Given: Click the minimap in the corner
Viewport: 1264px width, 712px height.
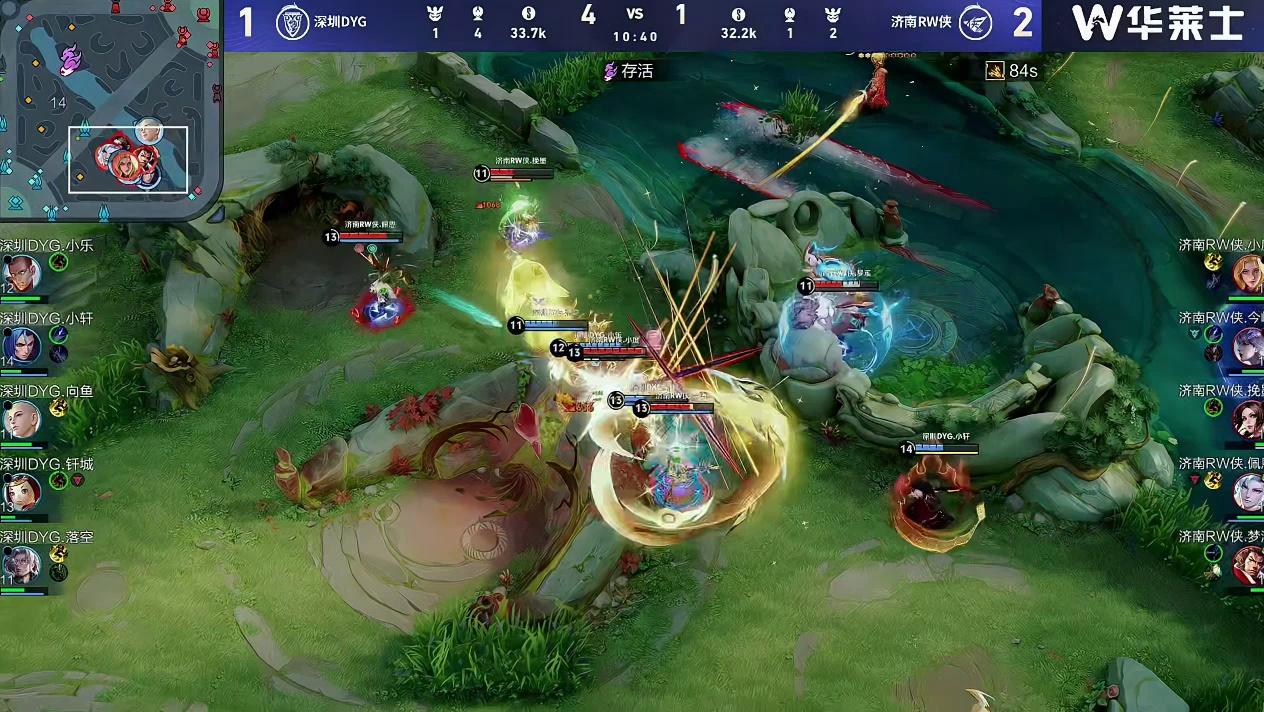Looking at the screenshot, I should click(x=110, y=110).
